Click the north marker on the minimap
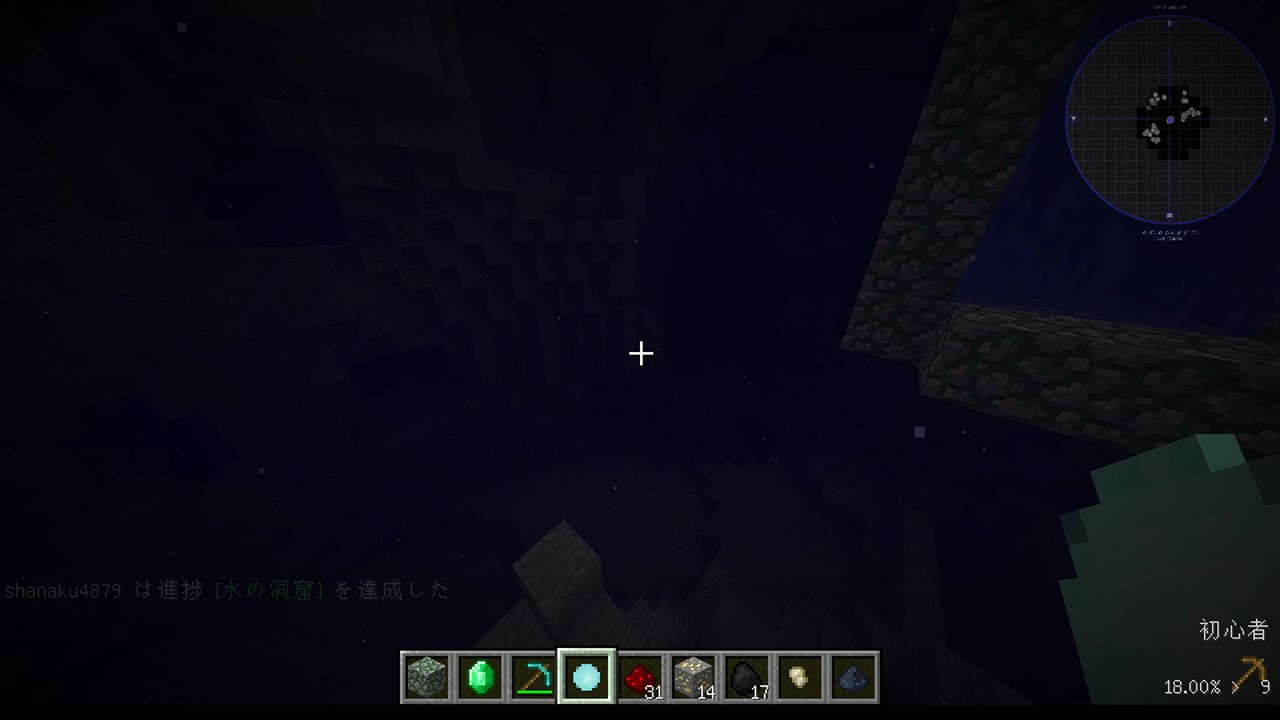This screenshot has width=1280, height=720. [x=1171, y=23]
